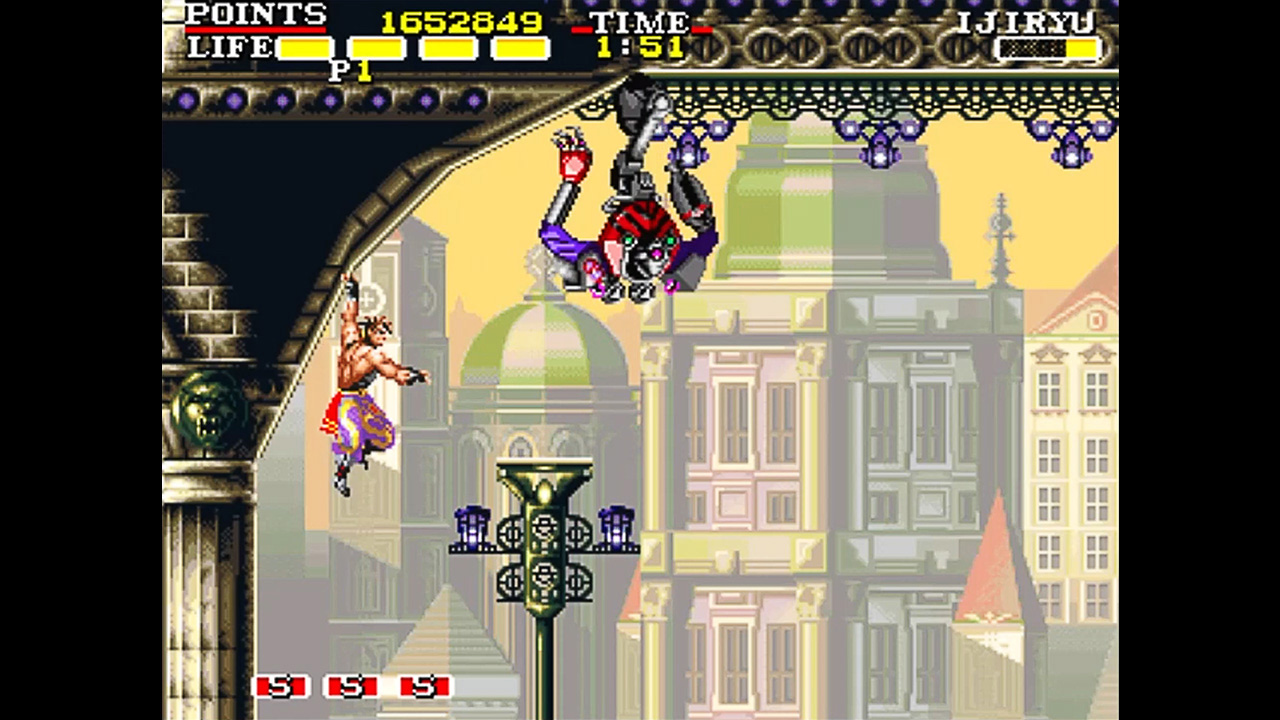Click the red underline beneath POINTS

tap(256, 30)
